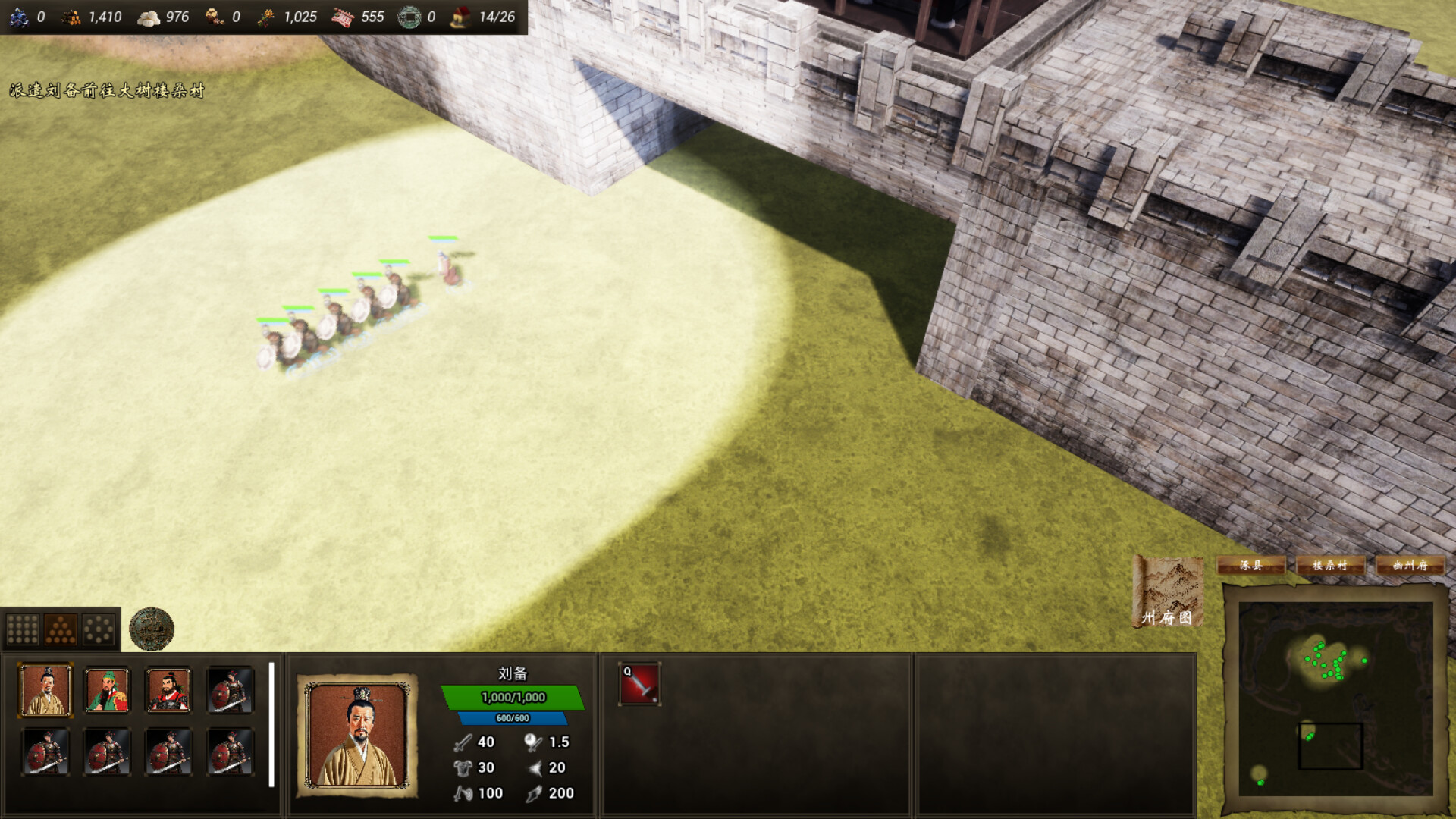The image size is (1456, 819).
Task: Click the 楼桑村 location button
Action: click(1332, 566)
